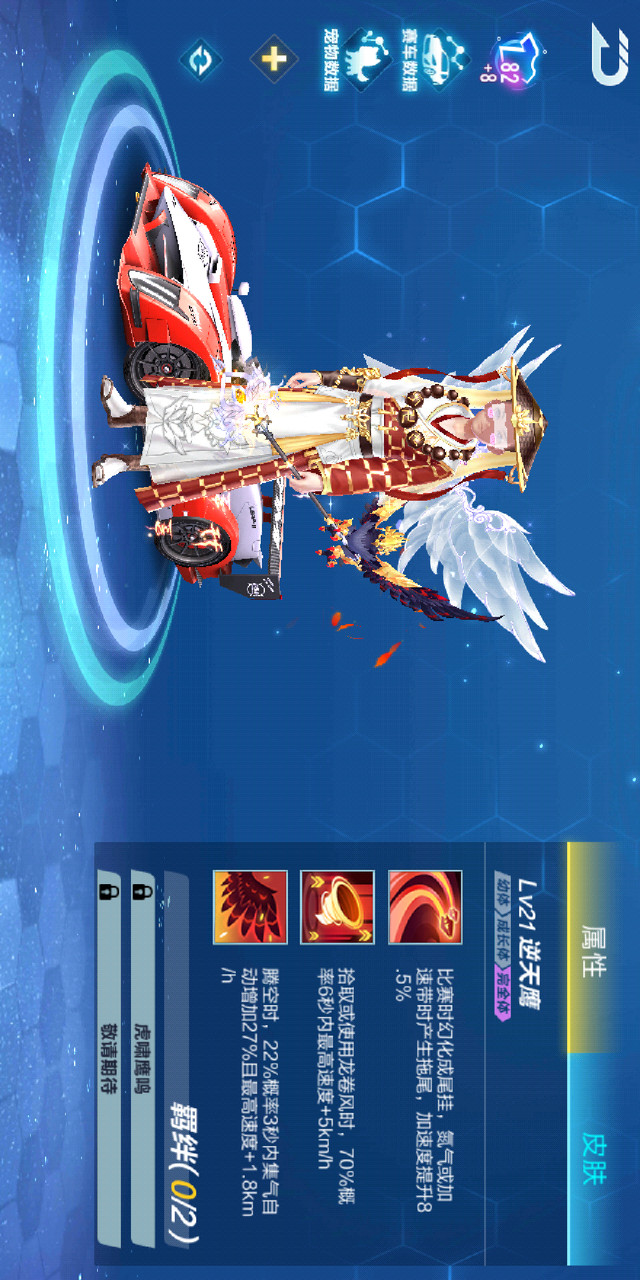Click the circular swap arrows button

[200, 58]
